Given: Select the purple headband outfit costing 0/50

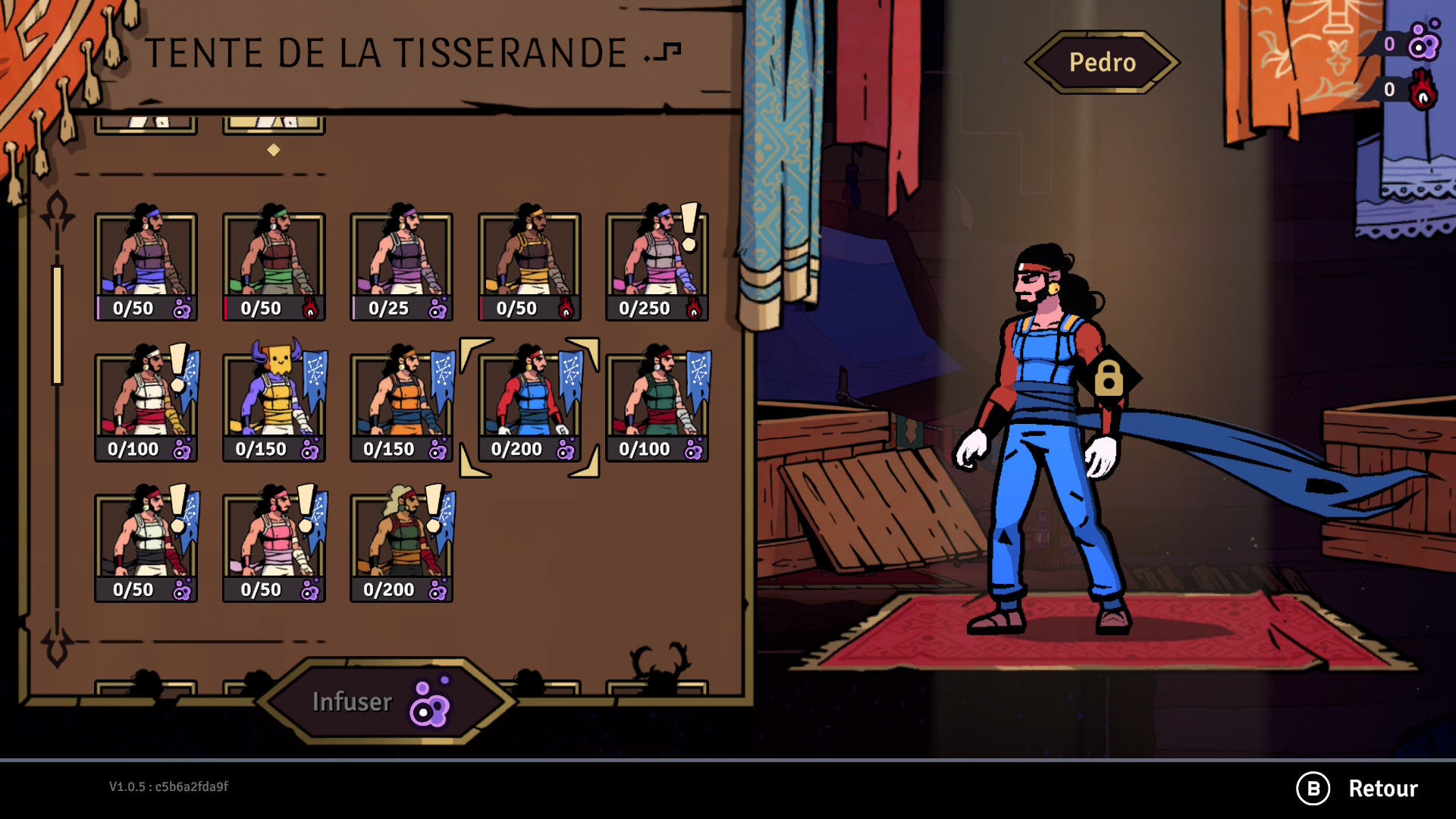Looking at the screenshot, I should 146,266.
